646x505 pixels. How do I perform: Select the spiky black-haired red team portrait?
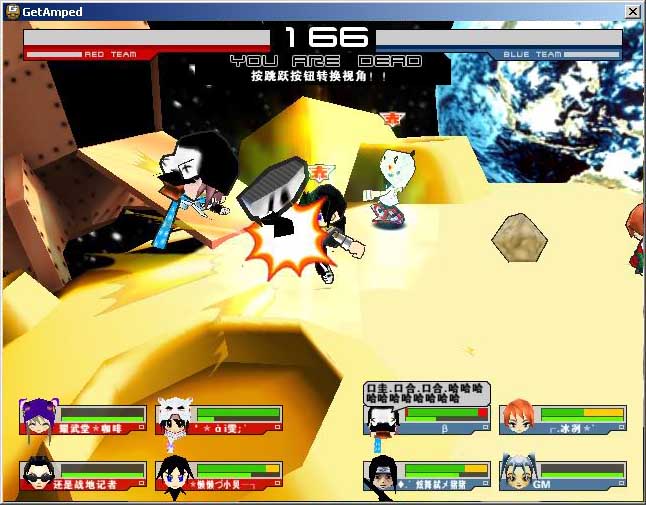click(x=174, y=474)
